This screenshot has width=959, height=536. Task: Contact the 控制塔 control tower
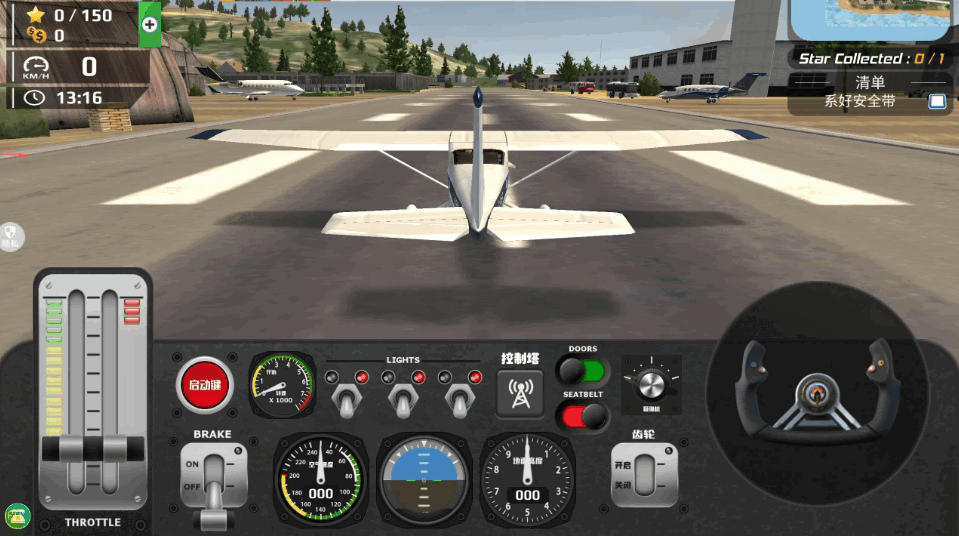(520, 392)
